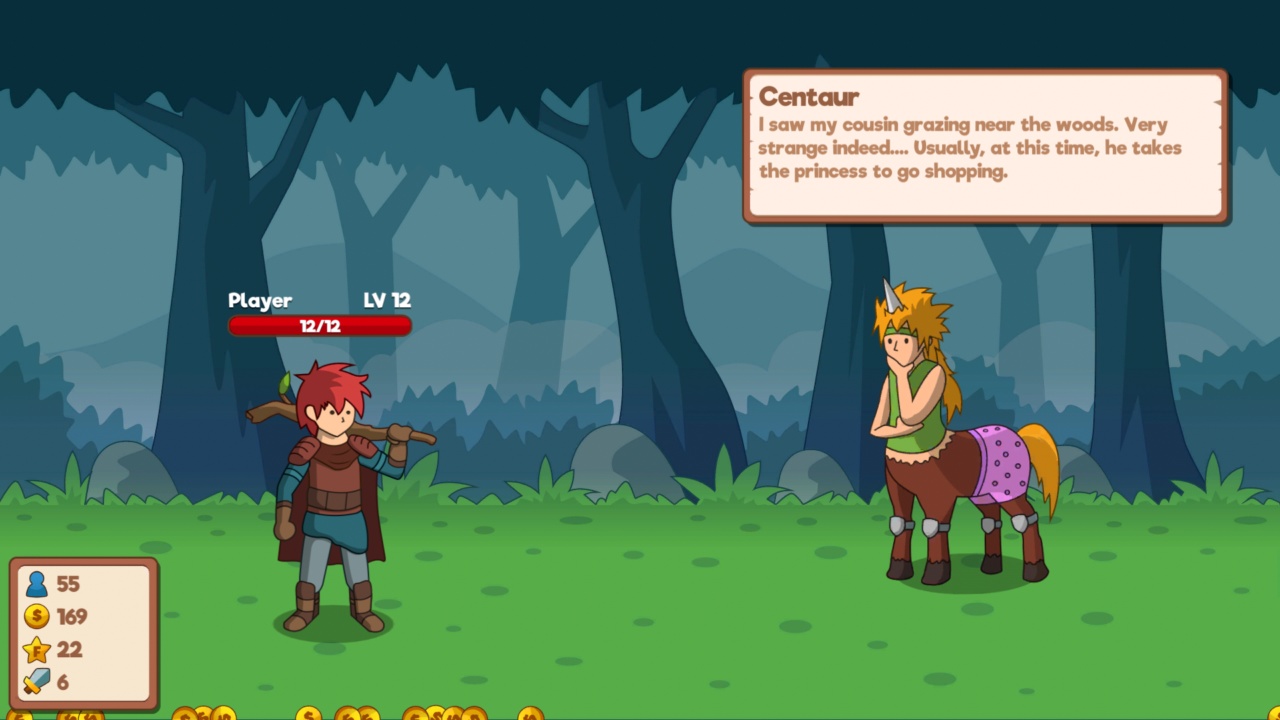
Task: Select the sword icon in stats panel
Action: click(37, 681)
